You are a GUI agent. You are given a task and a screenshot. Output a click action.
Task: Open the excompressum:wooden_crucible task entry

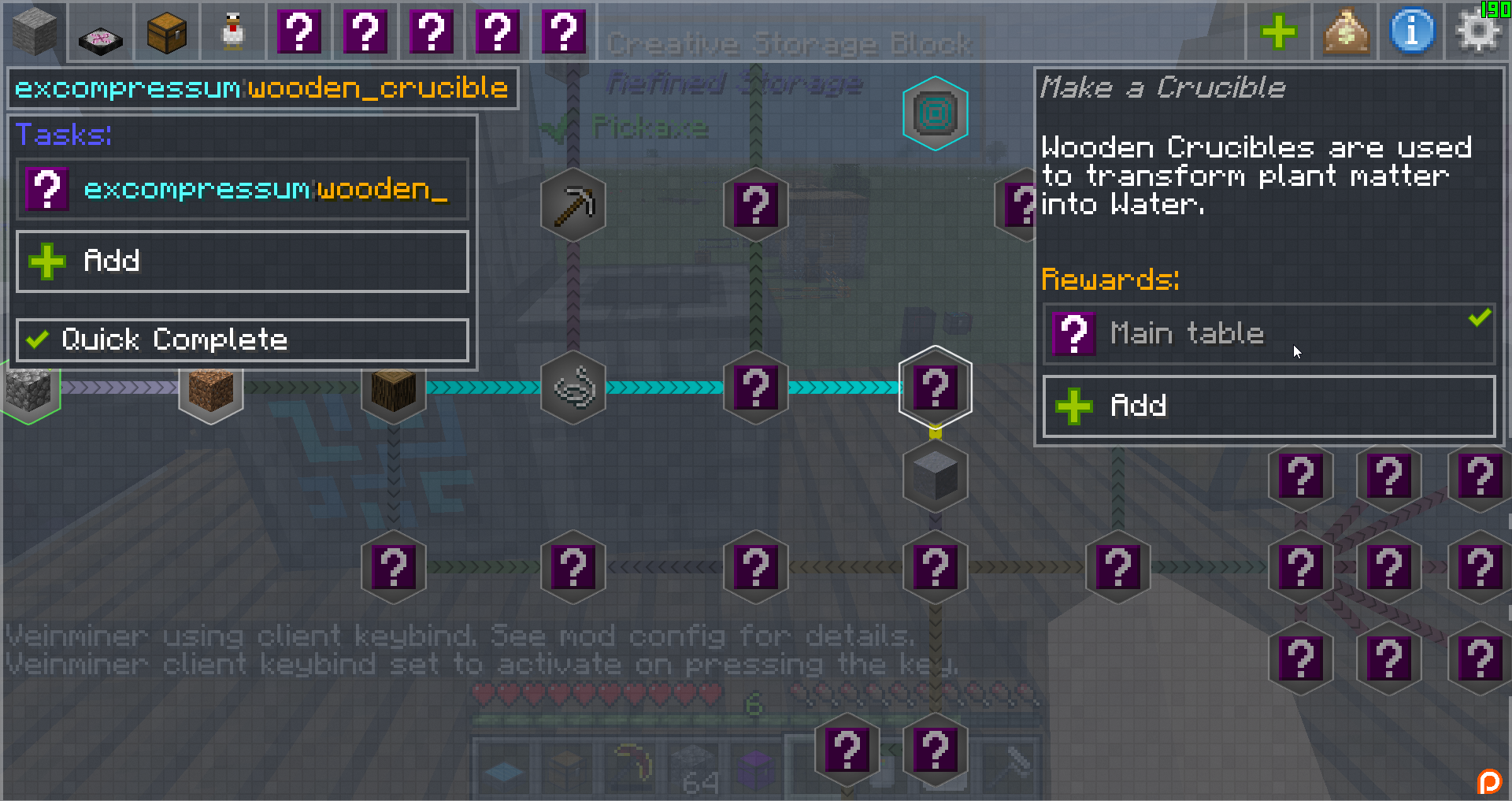click(x=243, y=190)
